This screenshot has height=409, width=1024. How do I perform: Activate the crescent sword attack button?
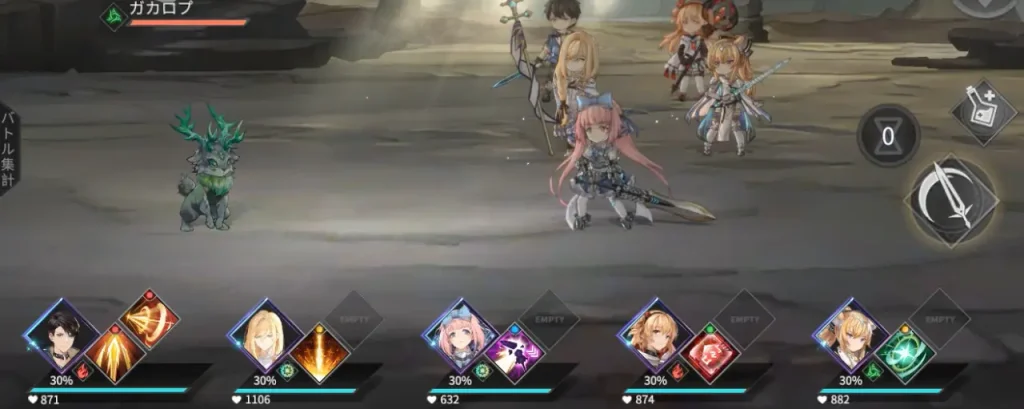(951, 202)
